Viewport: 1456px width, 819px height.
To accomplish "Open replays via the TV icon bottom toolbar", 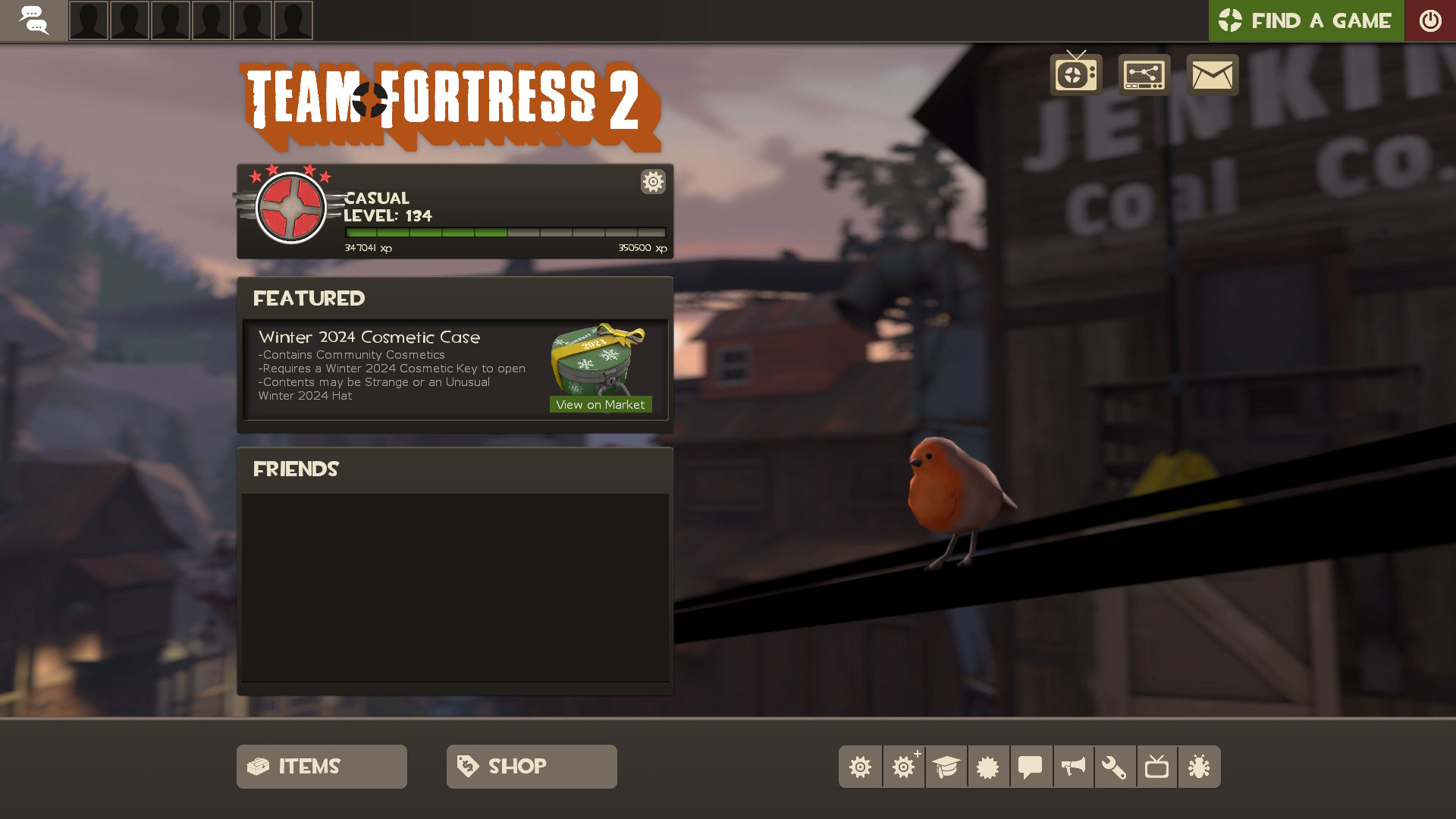I will pyautogui.click(x=1158, y=767).
